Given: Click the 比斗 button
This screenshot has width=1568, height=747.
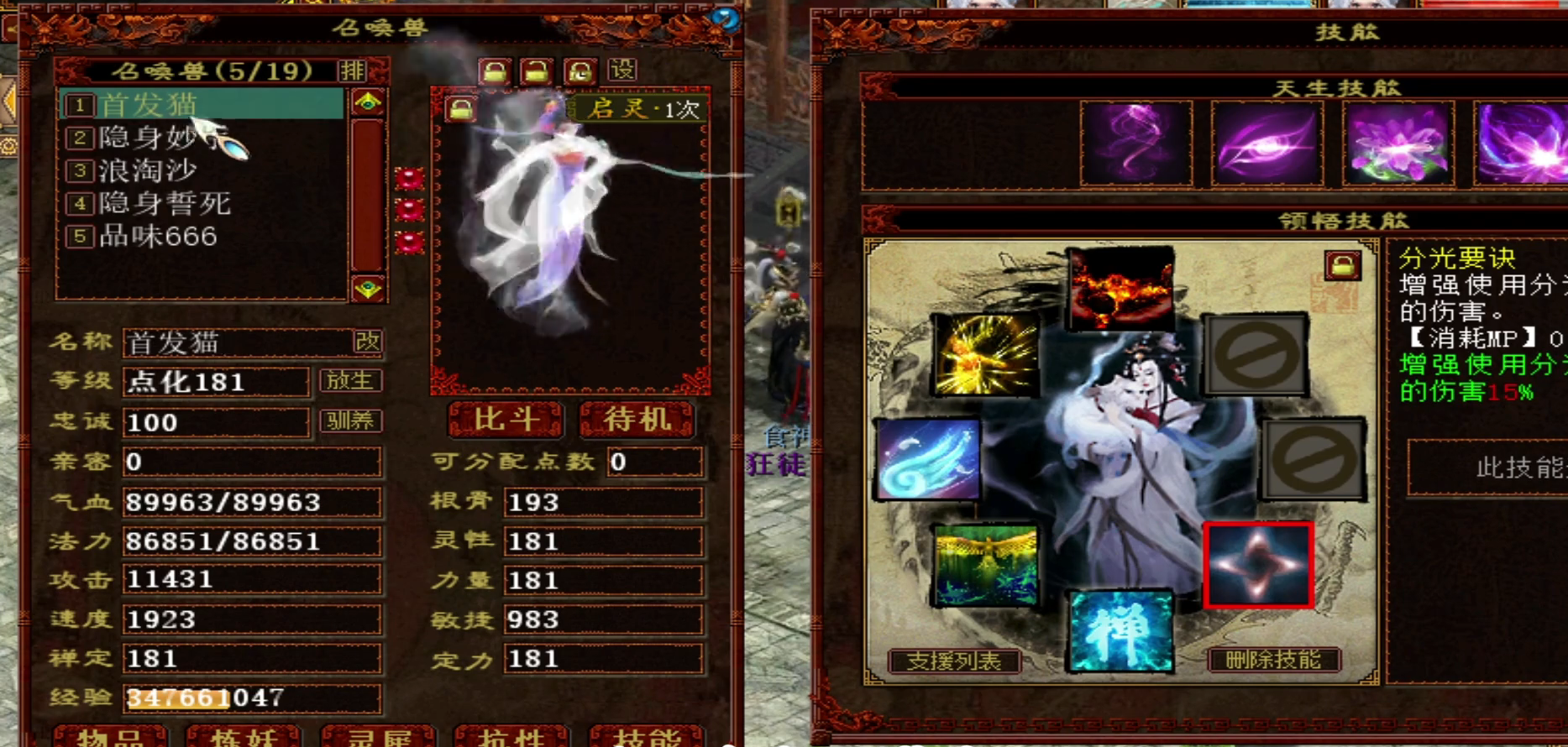Looking at the screenshot, I should (505, 419).
